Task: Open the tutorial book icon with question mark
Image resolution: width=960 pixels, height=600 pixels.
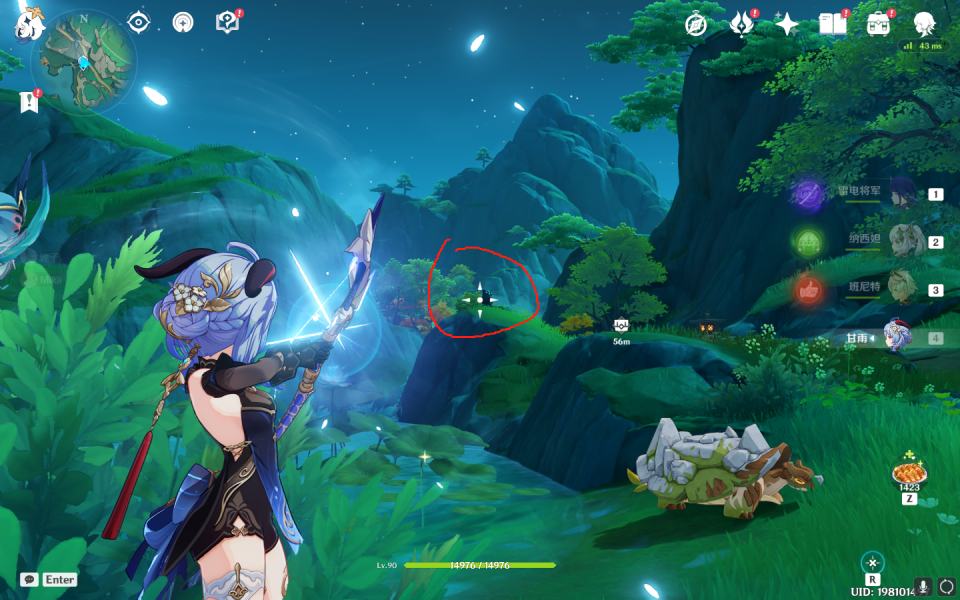Action: [x=227, y=22]
